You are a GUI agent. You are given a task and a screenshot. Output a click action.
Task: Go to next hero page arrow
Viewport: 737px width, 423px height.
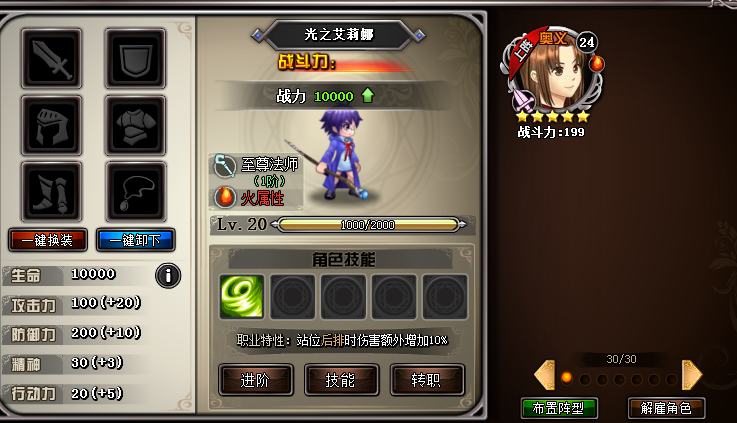pyautogui.click(x=692, y=375)
